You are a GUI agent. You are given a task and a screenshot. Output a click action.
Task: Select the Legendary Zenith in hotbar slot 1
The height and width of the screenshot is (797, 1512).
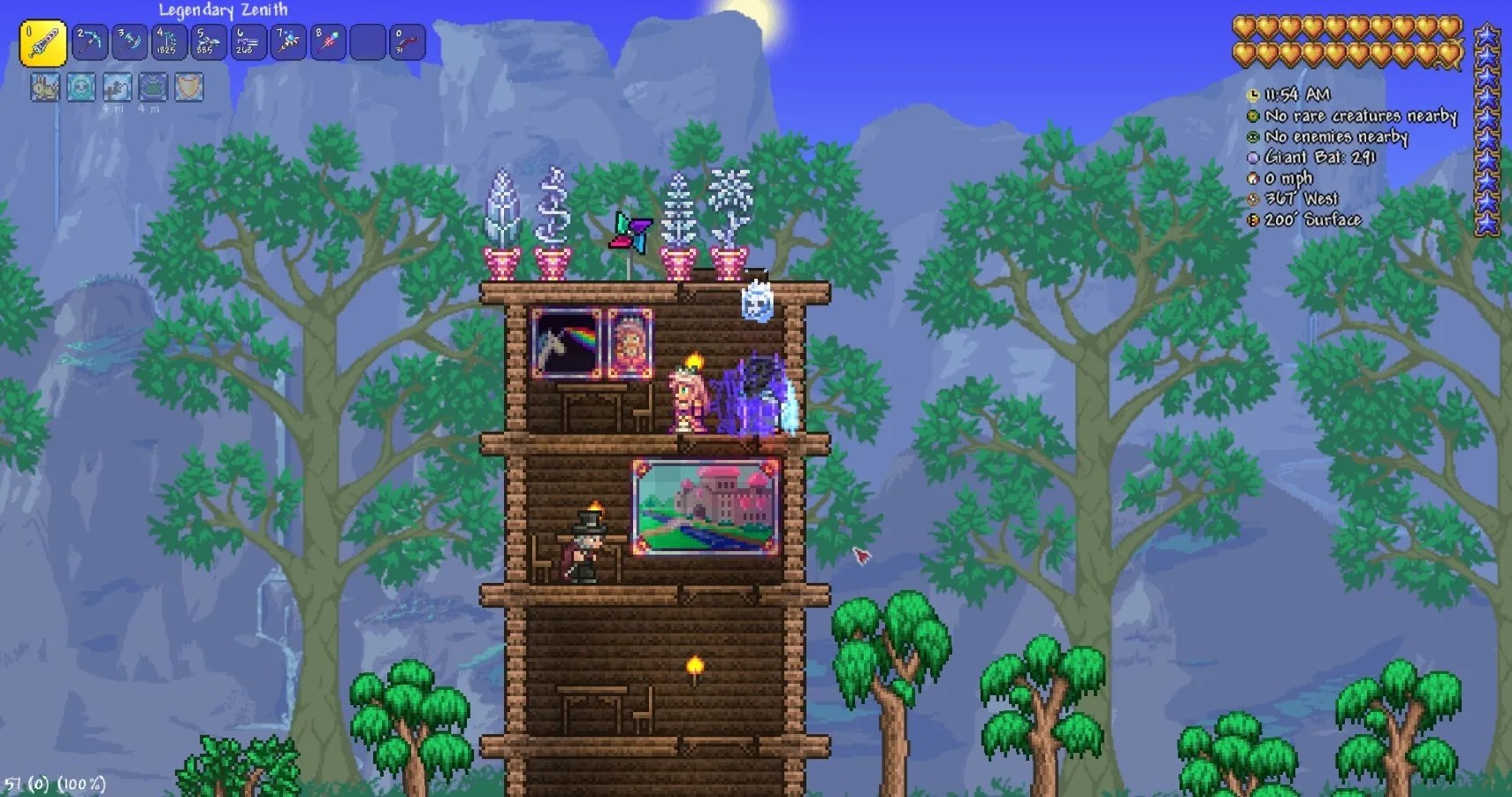coord(43,42)
